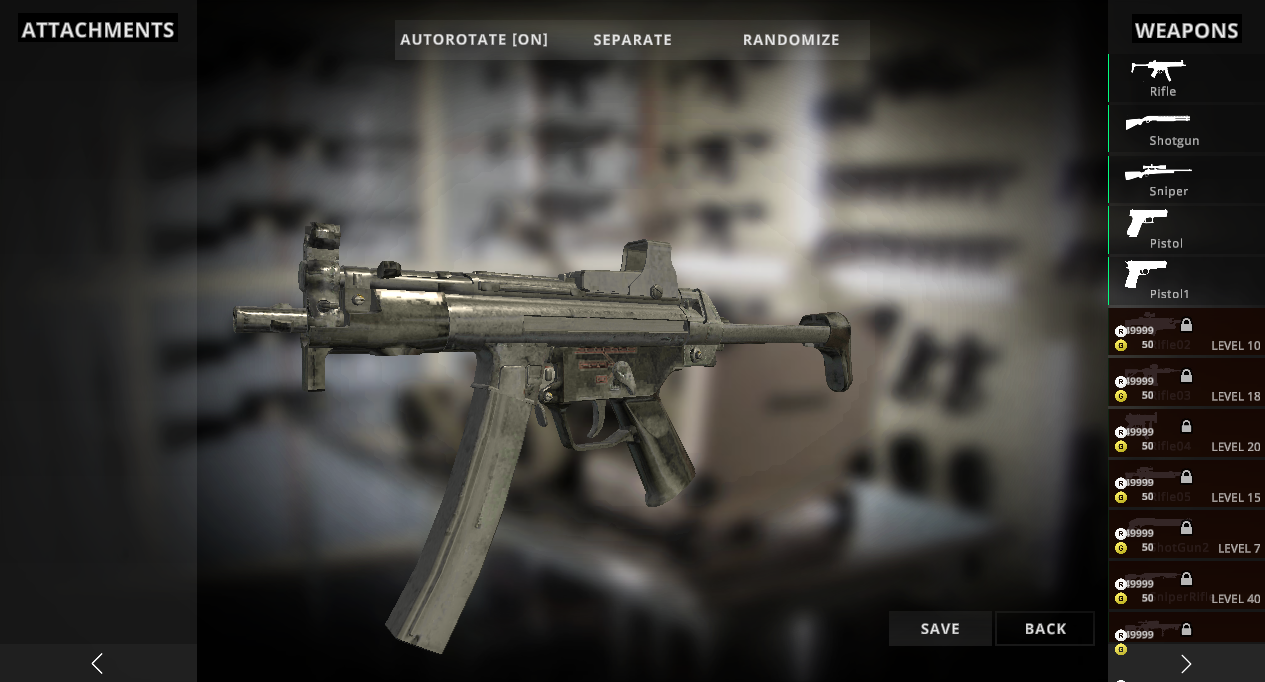Save the current weapon setup
1265x682 pixels.
click(x=940, y=629)
